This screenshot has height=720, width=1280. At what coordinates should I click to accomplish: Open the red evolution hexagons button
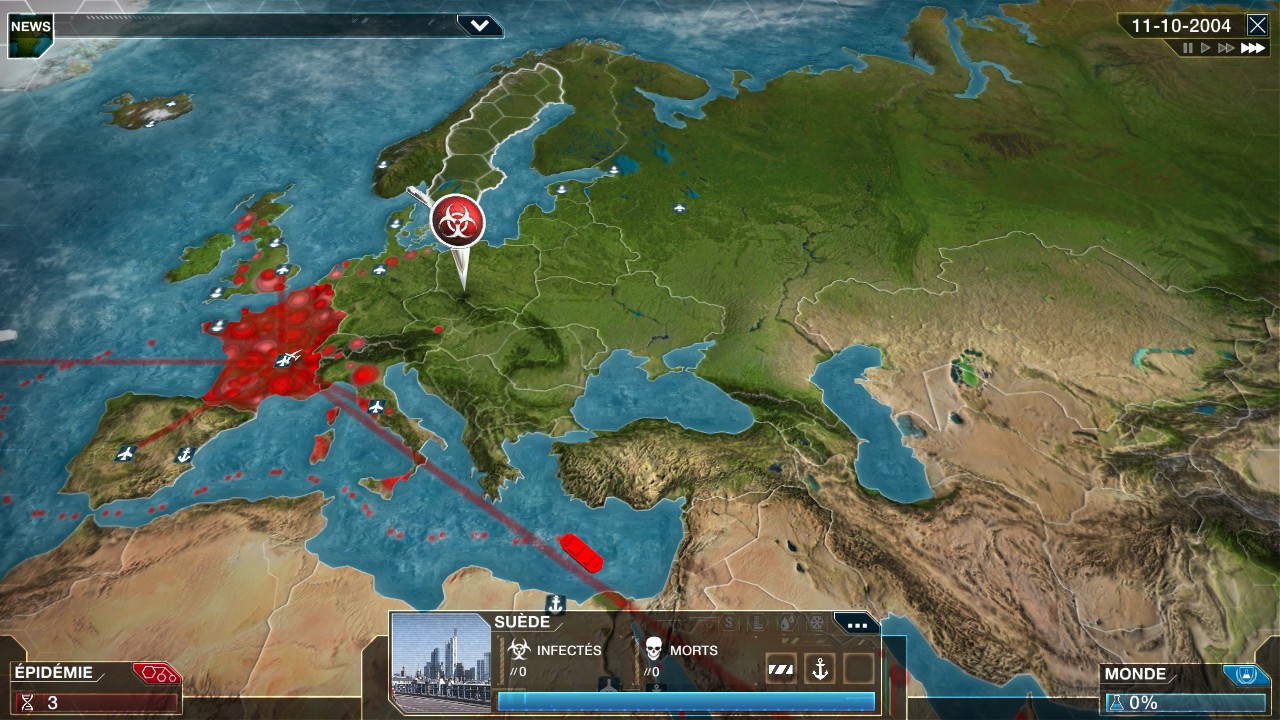click(155, 673)
